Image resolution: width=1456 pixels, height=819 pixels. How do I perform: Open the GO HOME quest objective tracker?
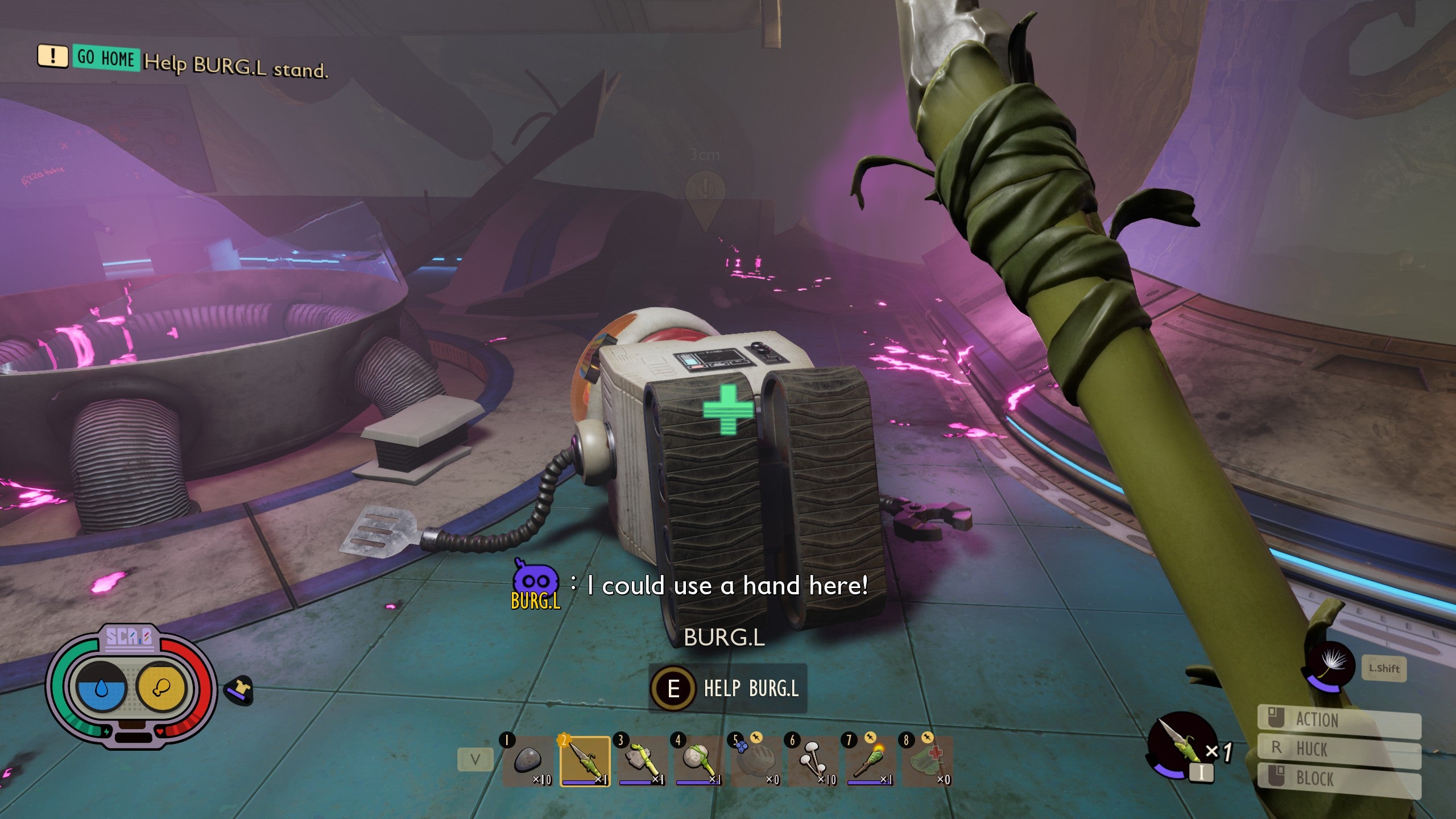[106, 58]
